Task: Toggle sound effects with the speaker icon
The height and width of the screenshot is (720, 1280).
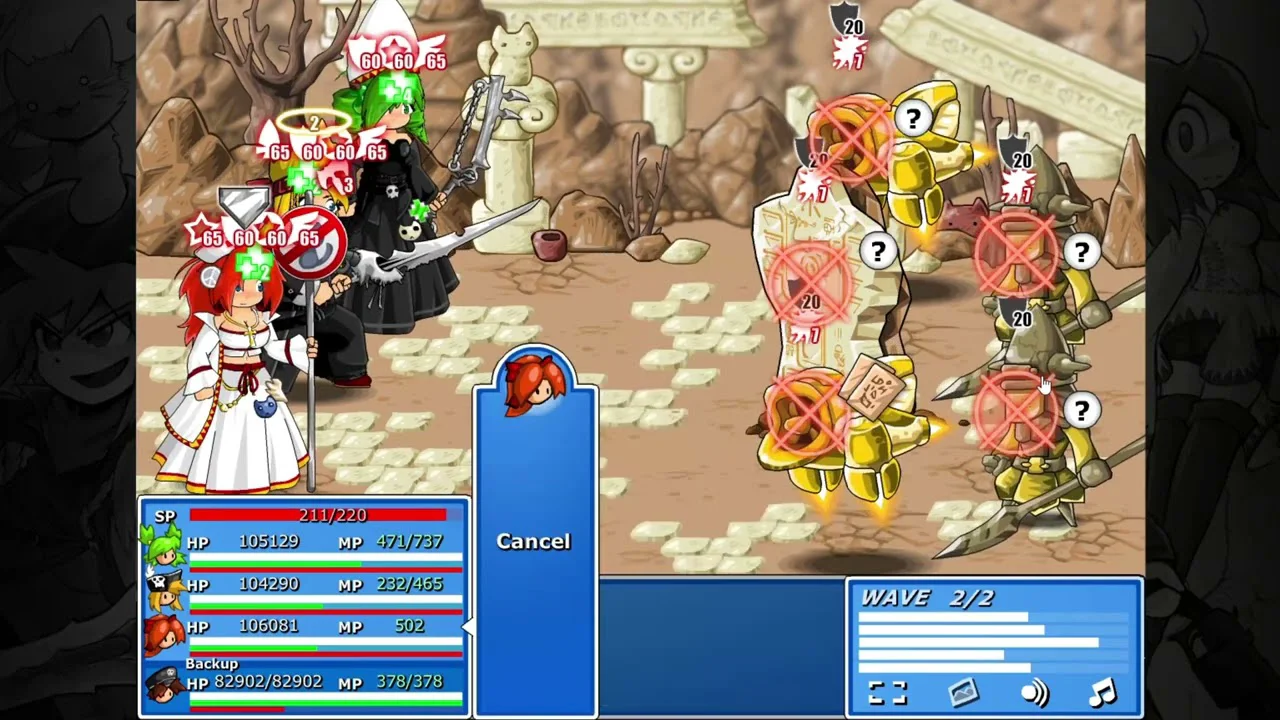Action: pyautogui.click(x=1034, y=693)
